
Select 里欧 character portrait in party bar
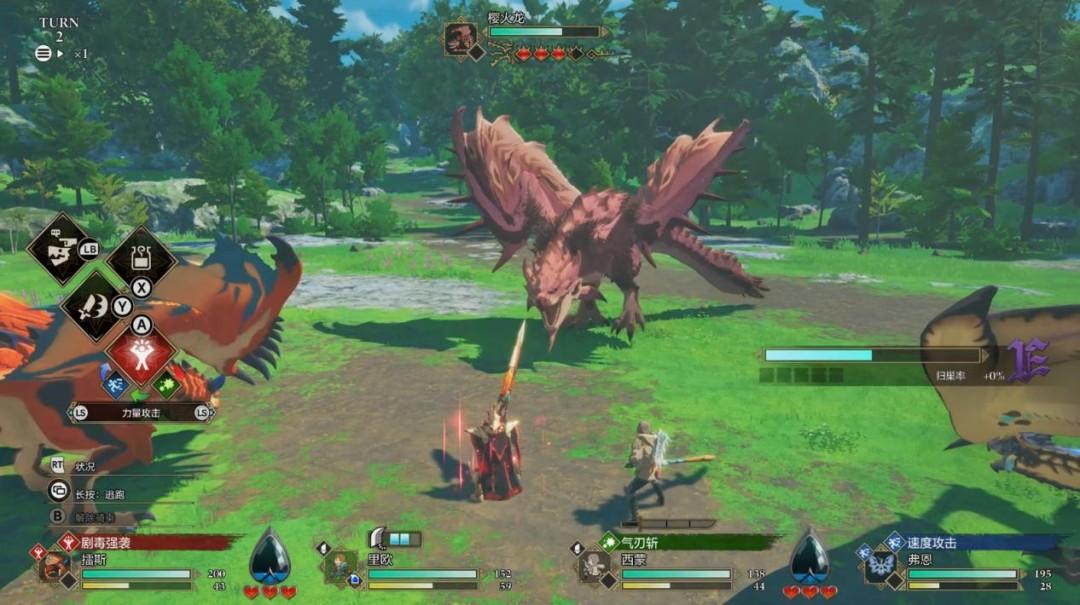coord(340,566)
